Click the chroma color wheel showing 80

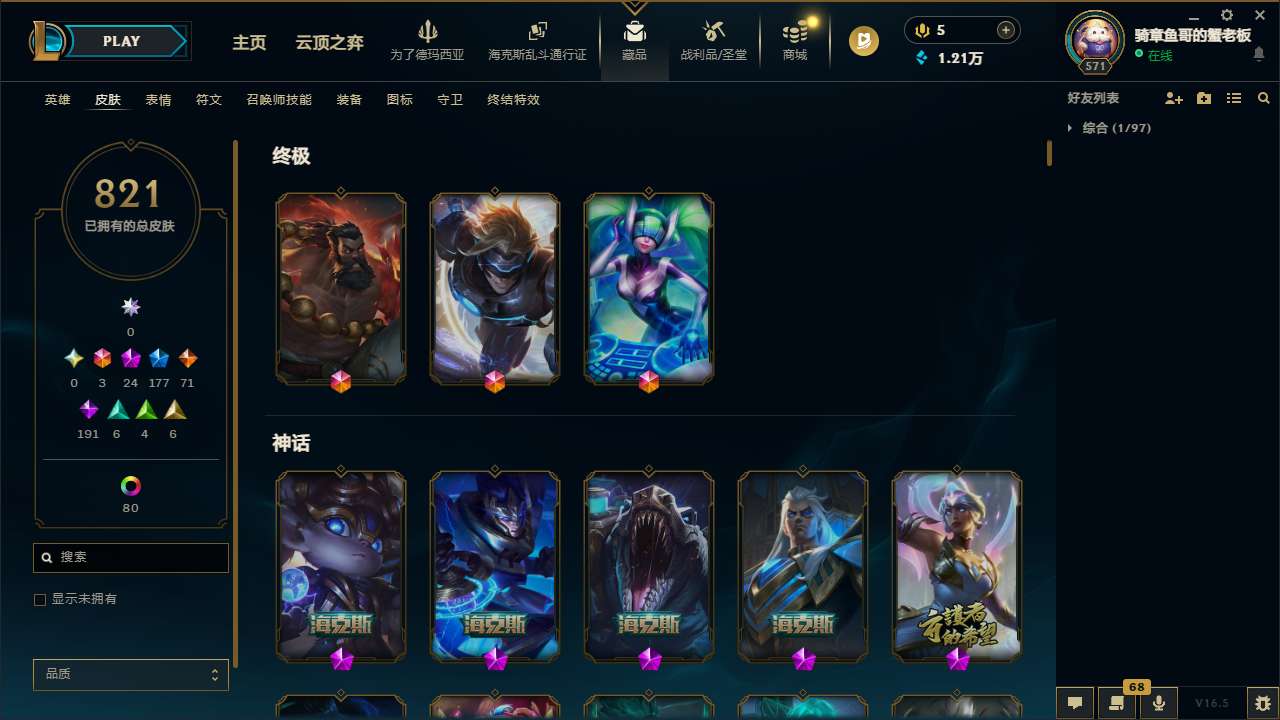click(x=130, y=487)
